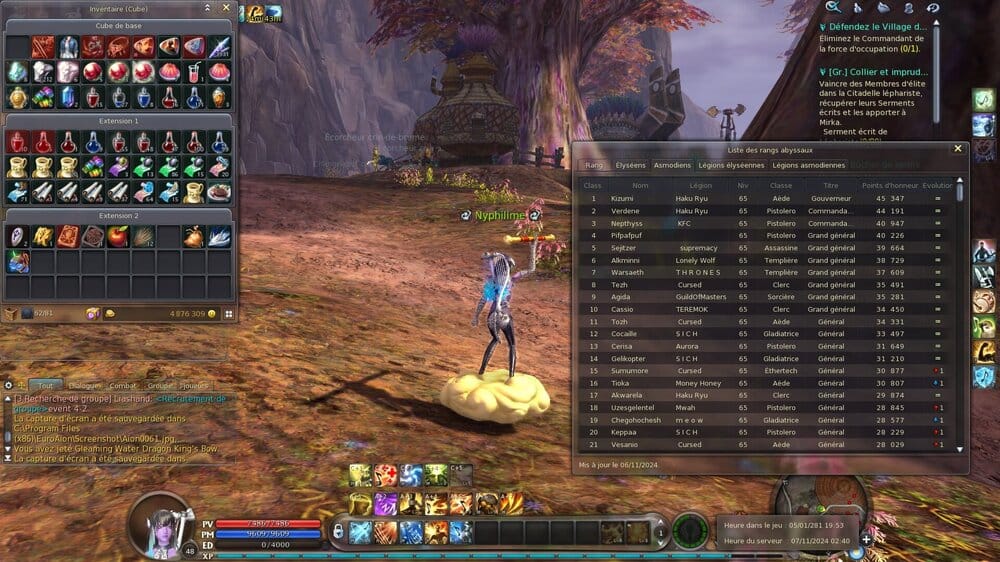The height and width of the screenshot is (562, 1000).
Task: Open chat settings gear icon
Action: (9, 385)
